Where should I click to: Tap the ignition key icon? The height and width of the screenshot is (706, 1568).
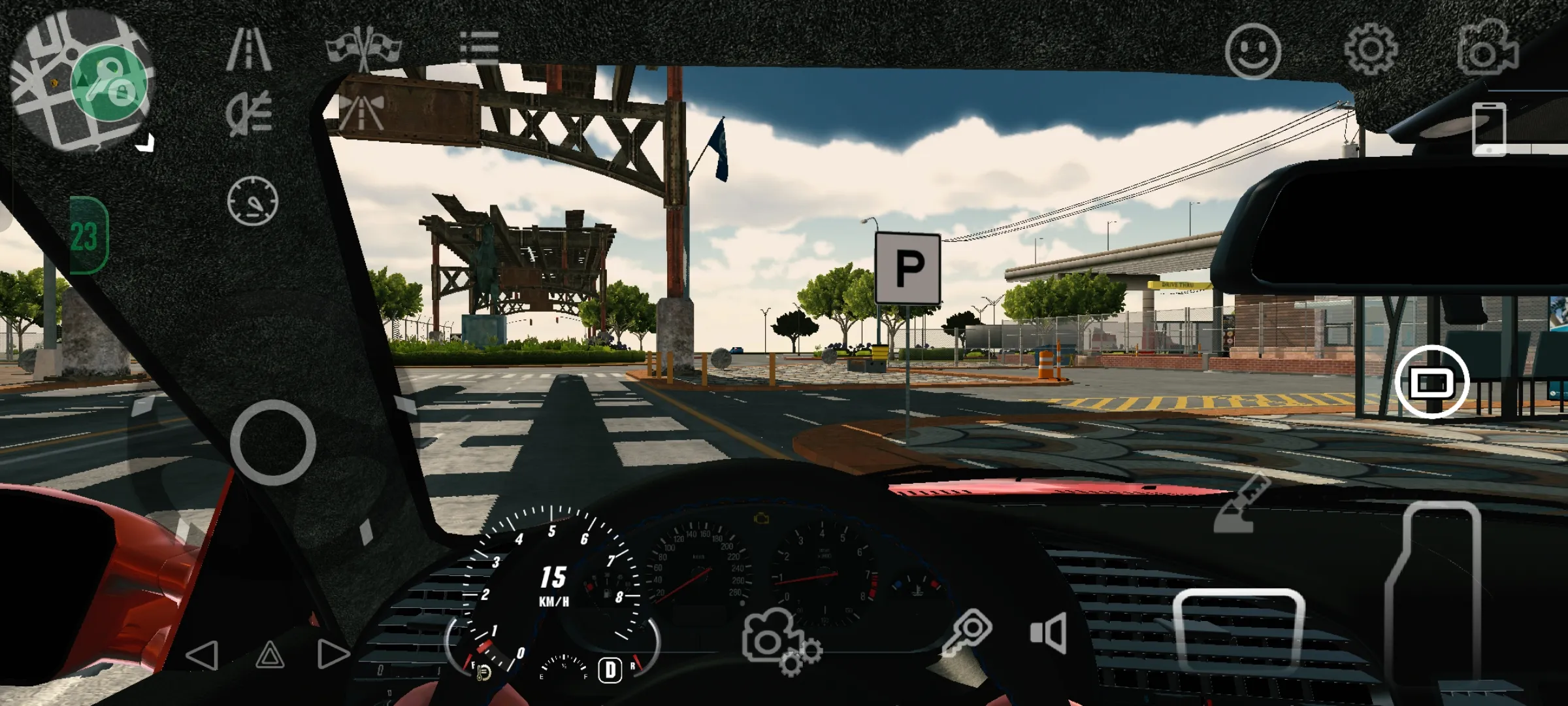point(968,632)
